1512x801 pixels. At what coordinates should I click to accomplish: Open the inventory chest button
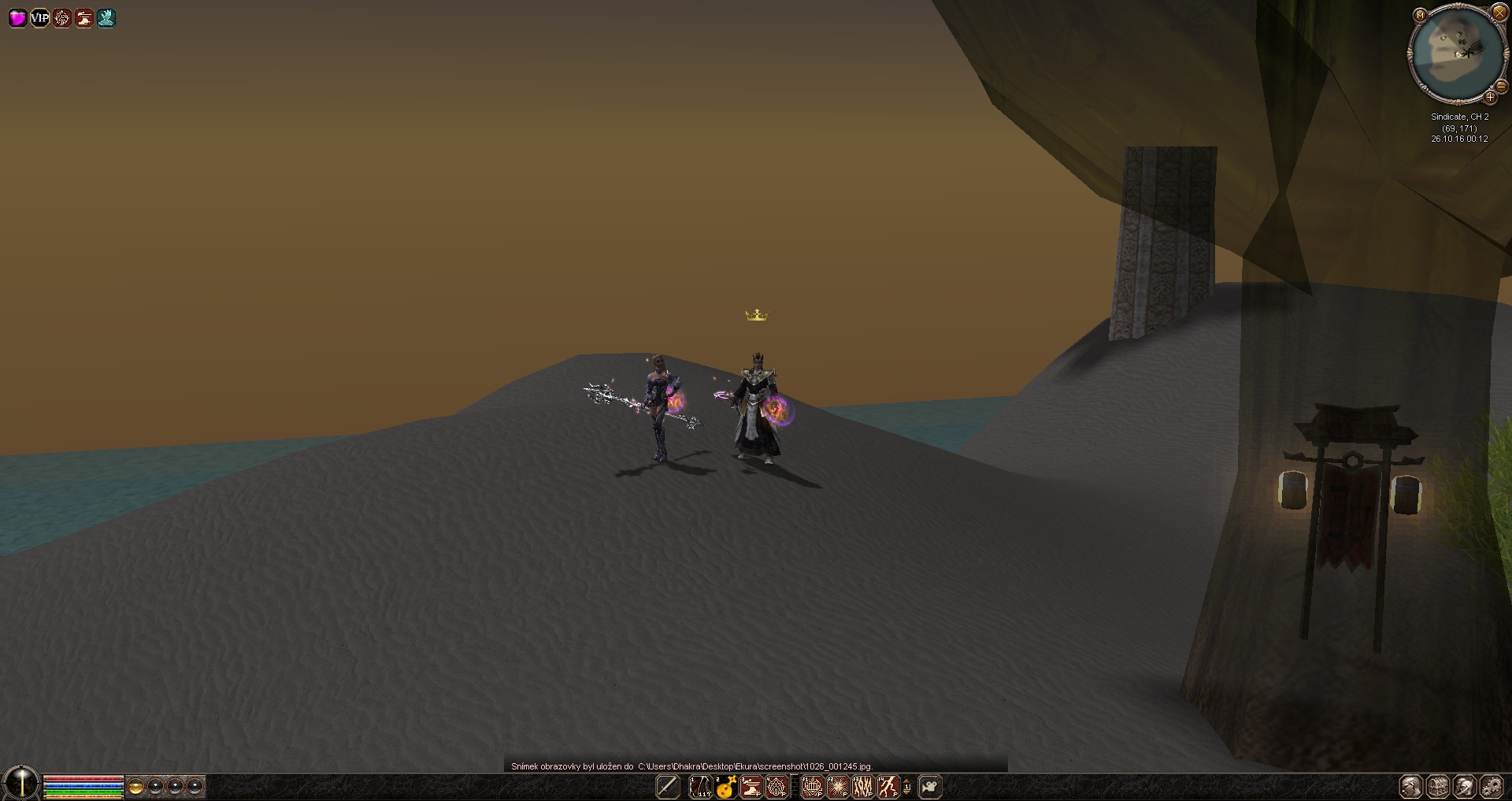tap(1438, 786)
